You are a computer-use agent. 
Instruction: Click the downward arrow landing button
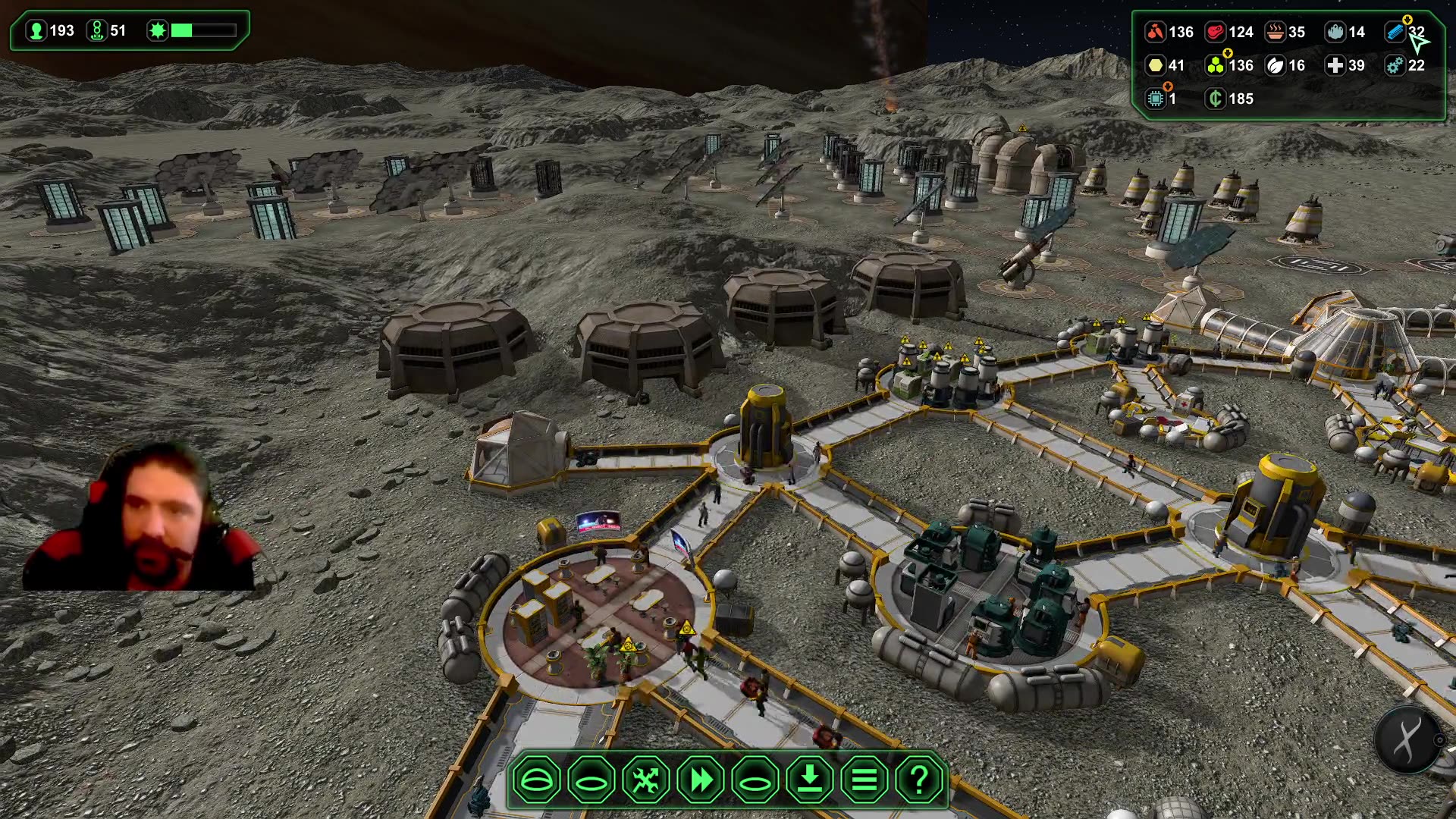810,780
